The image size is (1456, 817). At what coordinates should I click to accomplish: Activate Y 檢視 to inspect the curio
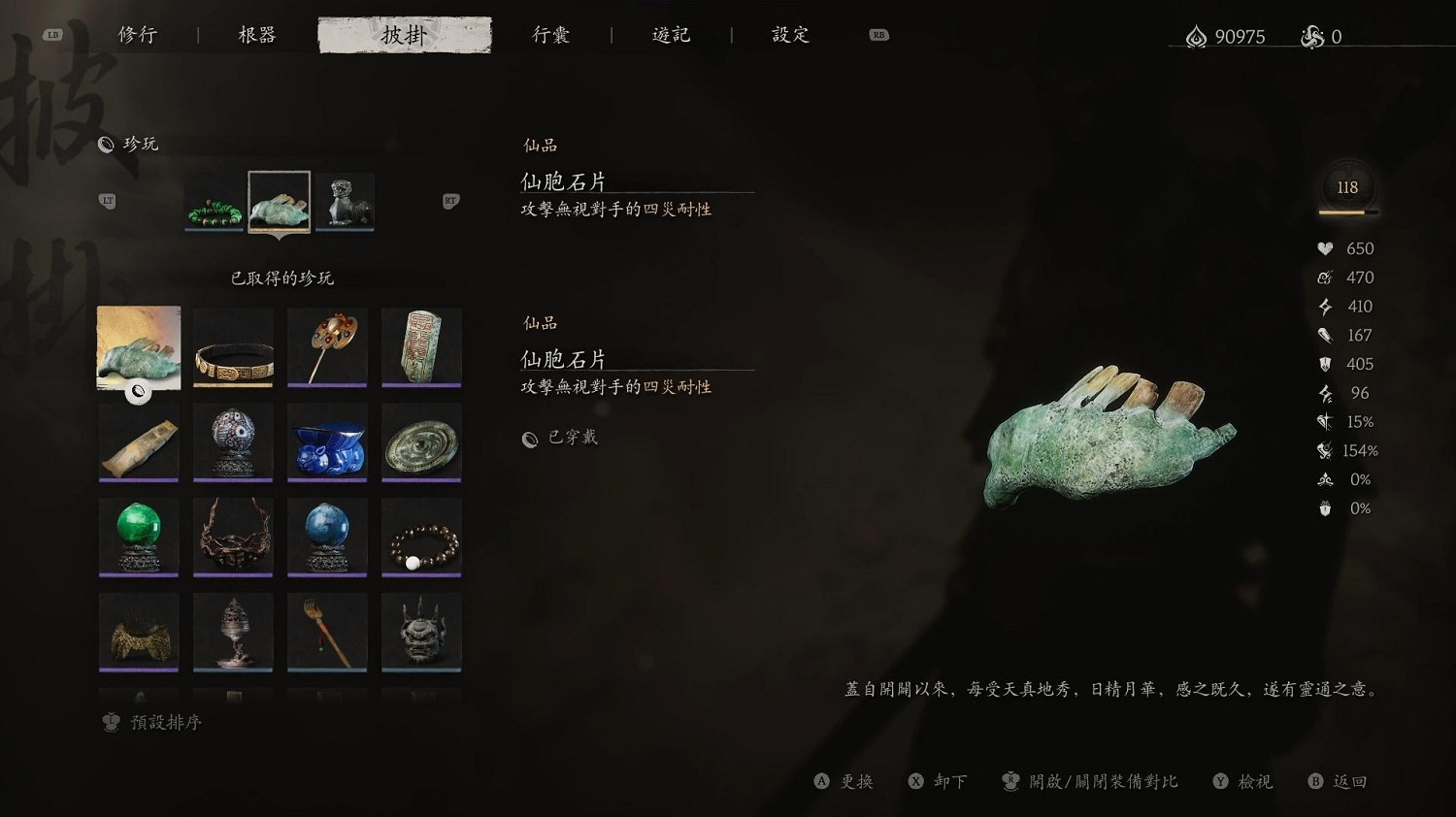(1242, 781)
